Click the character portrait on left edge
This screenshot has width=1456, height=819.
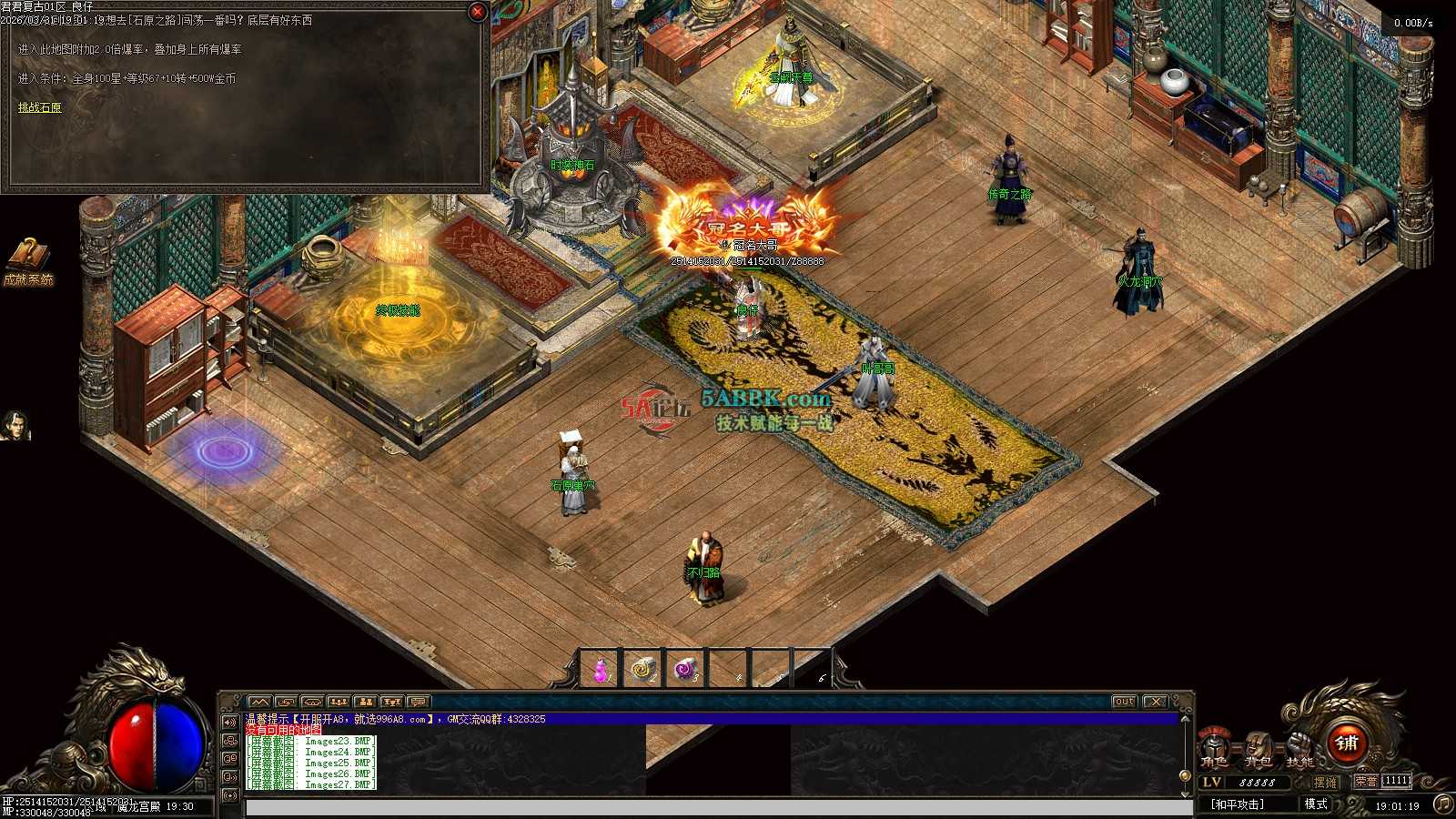point(14,425)
